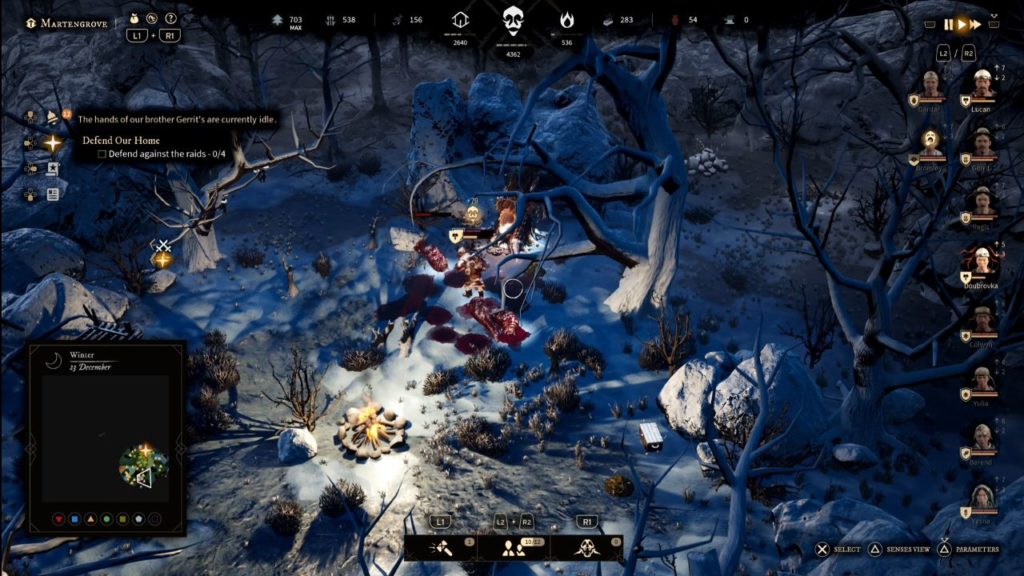The width and height of the screenshot is (1024, 576).
Task: Select Lucan's portrait
Action: [982, 84]
